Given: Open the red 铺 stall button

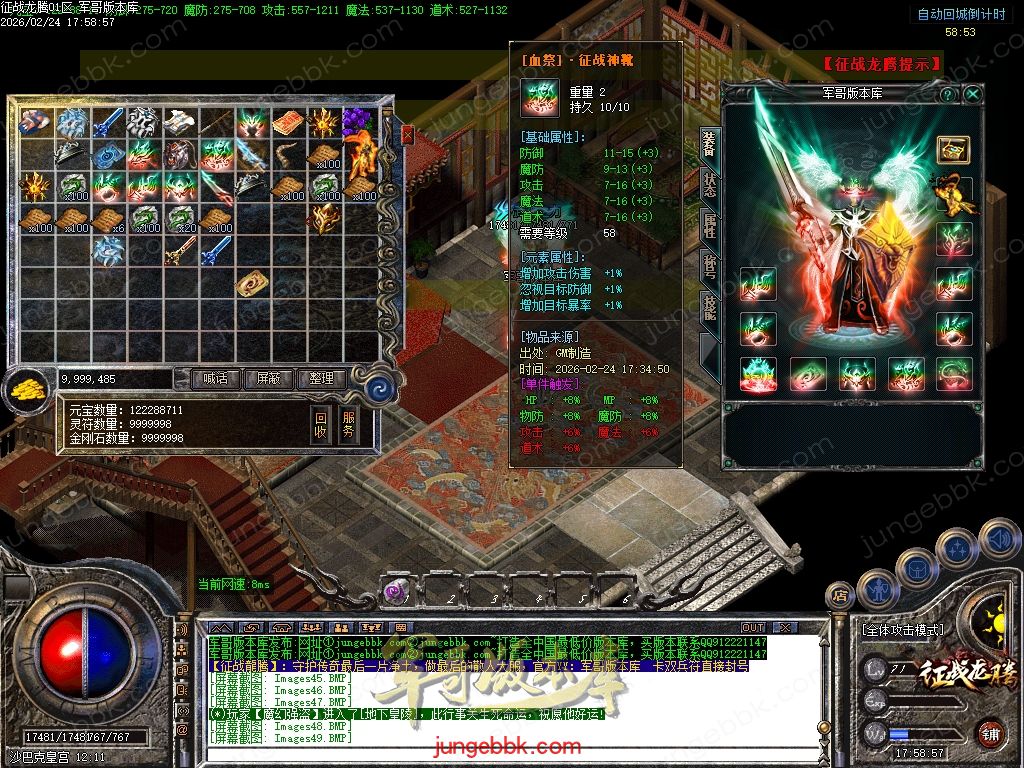Looking at the screenshot, I should [x=990, y=733].
